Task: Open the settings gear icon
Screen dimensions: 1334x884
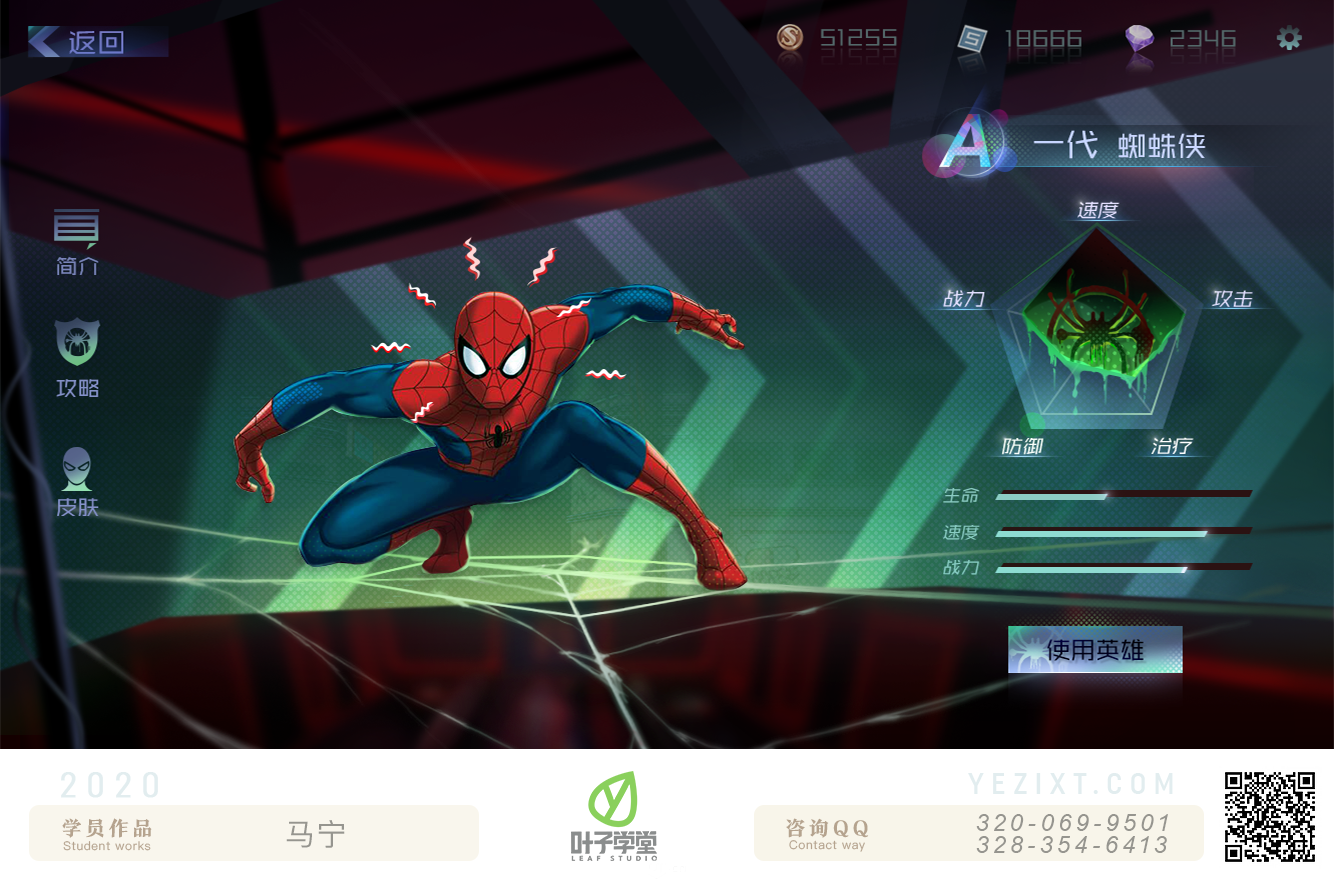Action: (x=1289, y=39)
